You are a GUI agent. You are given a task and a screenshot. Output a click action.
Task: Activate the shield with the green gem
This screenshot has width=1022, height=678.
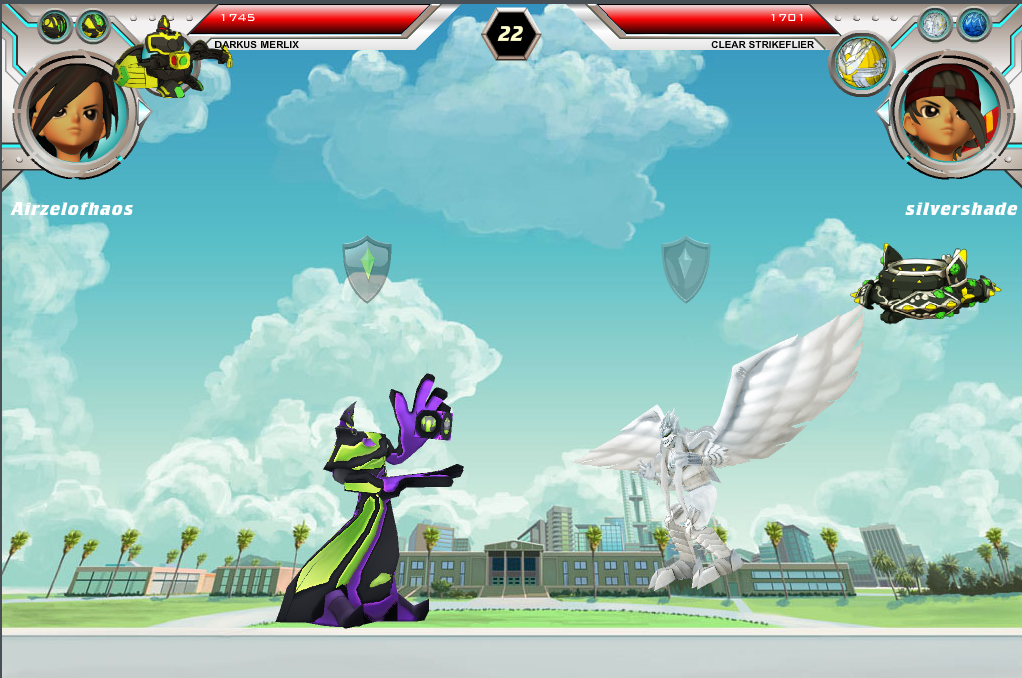point(366,267)
